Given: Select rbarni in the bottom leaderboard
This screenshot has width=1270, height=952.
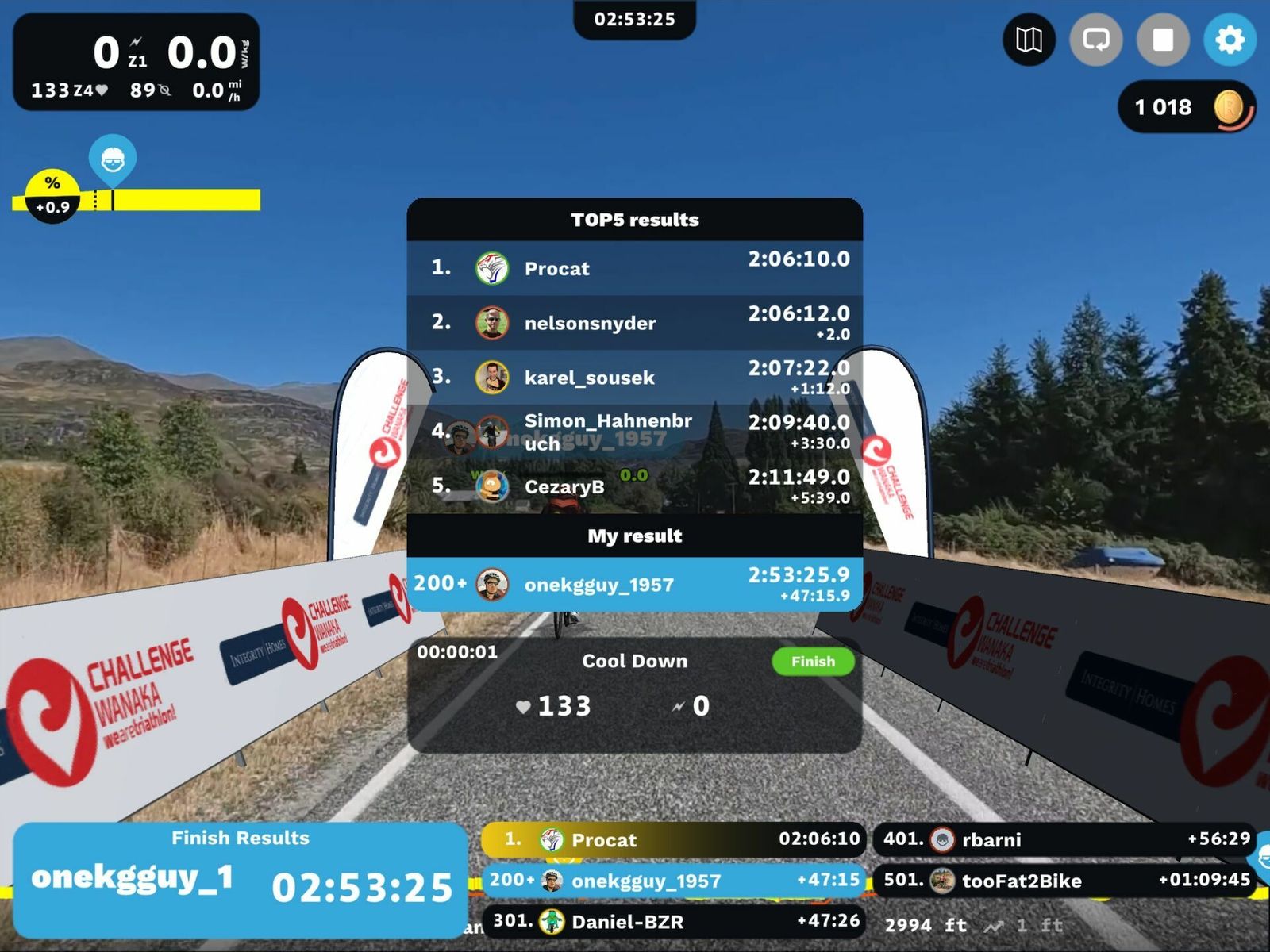Looking at the screenshot, I should [1064, 839].
